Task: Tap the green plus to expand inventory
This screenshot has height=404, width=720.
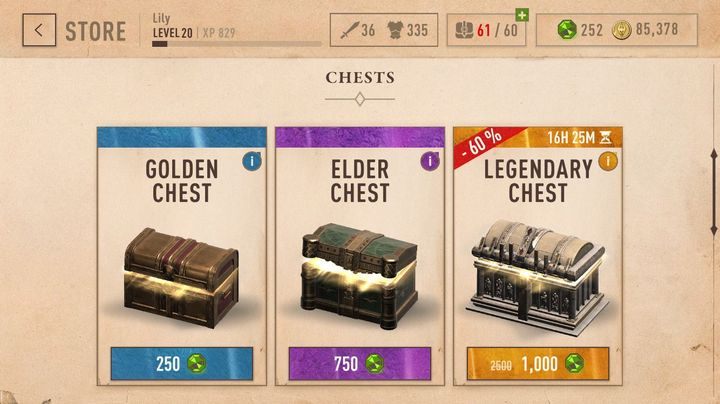Action: [x=521, y=16]
